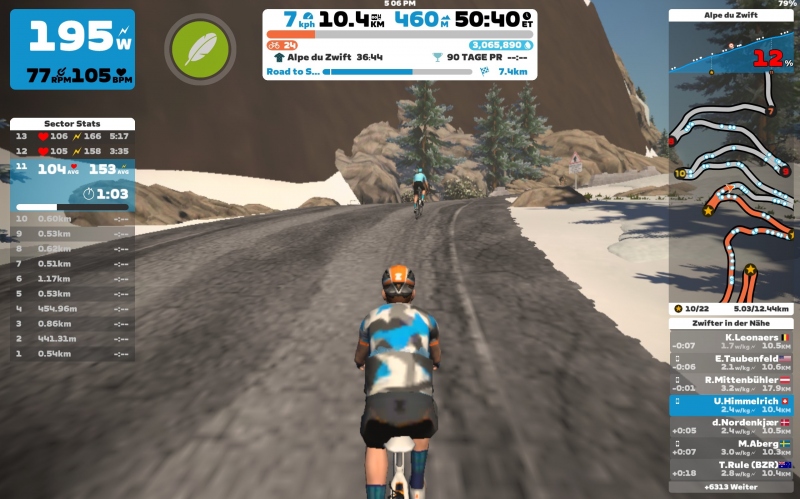This screenshot has width=800, height=499.
Task: Open the Alpe du Zwift gradient profile
Action: (x=731, y=50)
